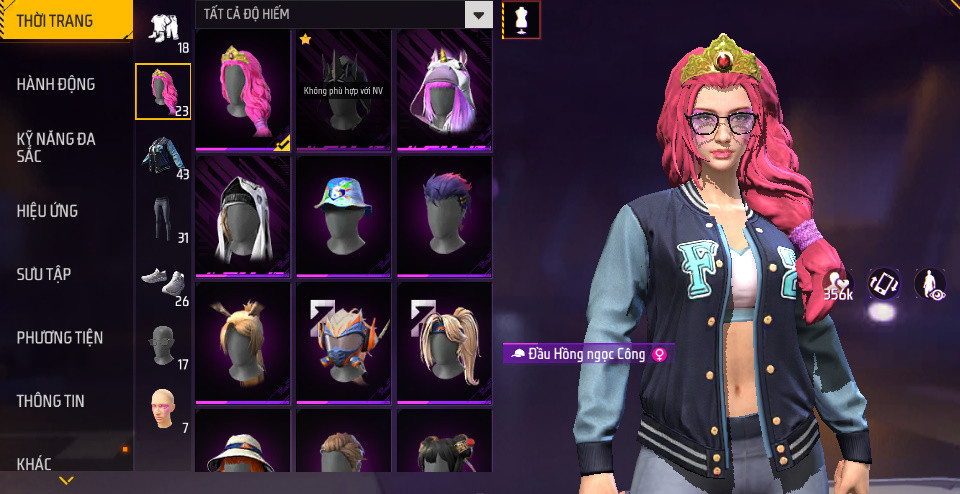
Task: Click the mannequin outfit preview button
Action: tap(521, 19)
